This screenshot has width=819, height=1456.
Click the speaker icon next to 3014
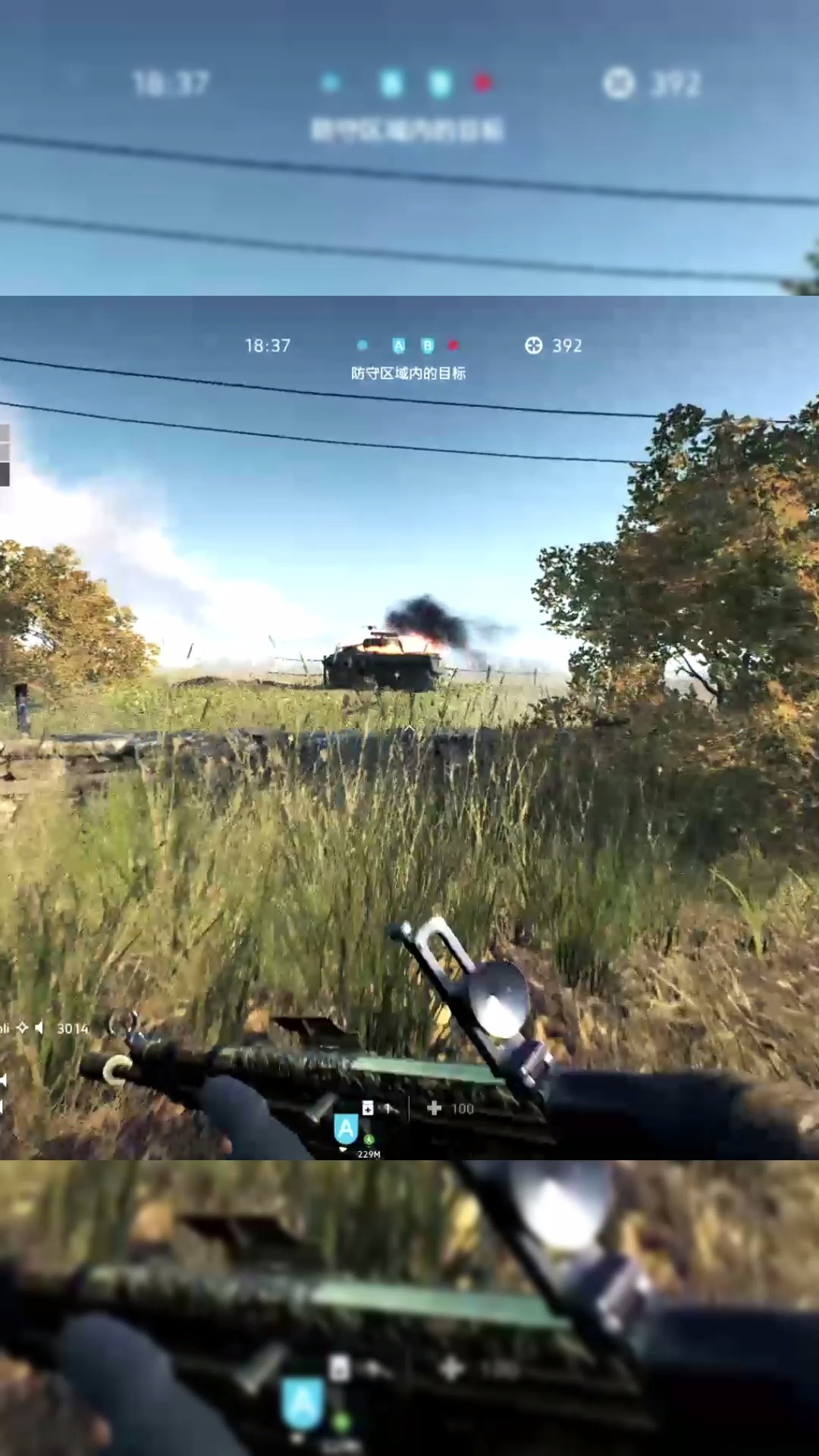click(x=39, y=1028)
